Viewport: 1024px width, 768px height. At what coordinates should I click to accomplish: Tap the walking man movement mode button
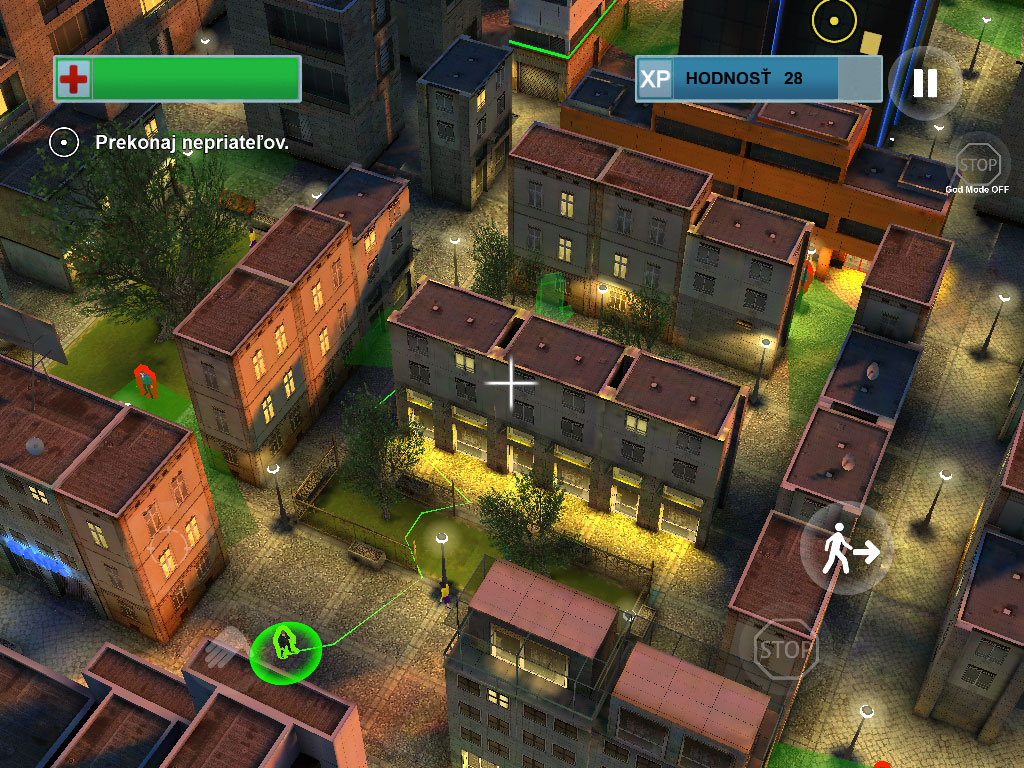tap(847, 549)
